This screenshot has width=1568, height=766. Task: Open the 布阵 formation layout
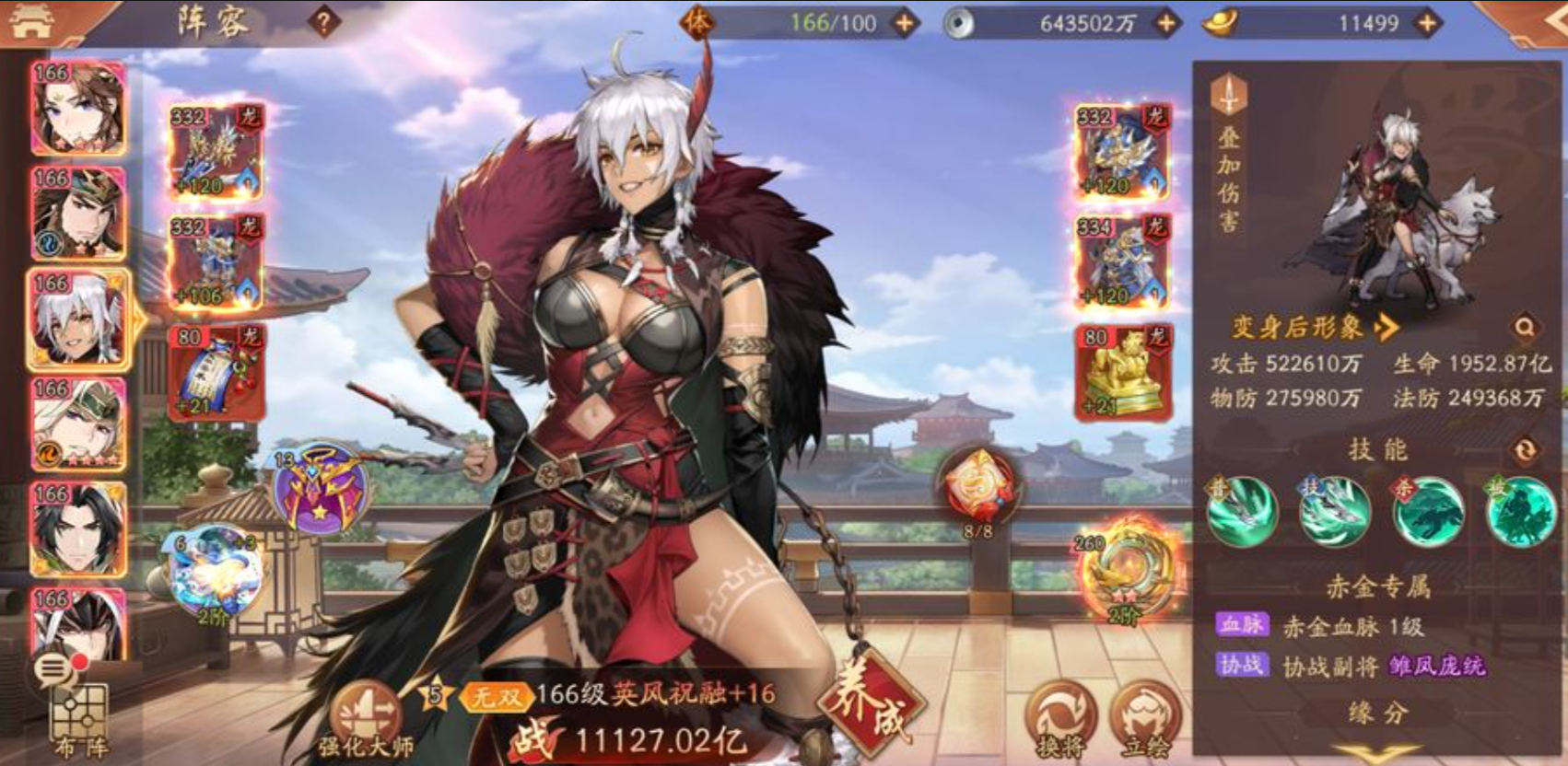[x=79, y=724]
